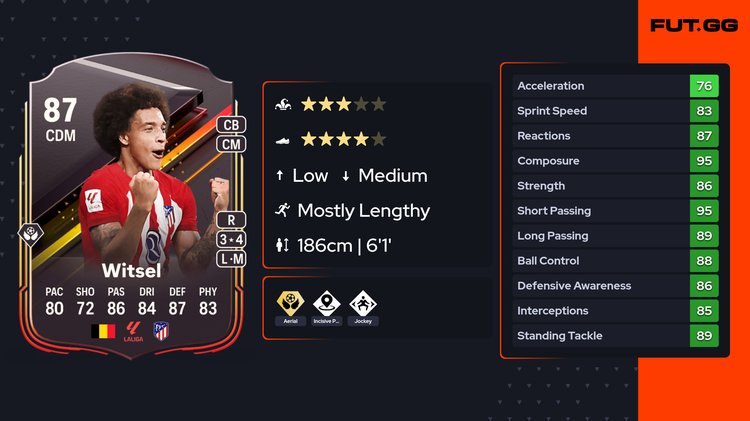This screenshot has width=750, height=421.
Task: Select the Composure stat row
Action: point(615,161)
